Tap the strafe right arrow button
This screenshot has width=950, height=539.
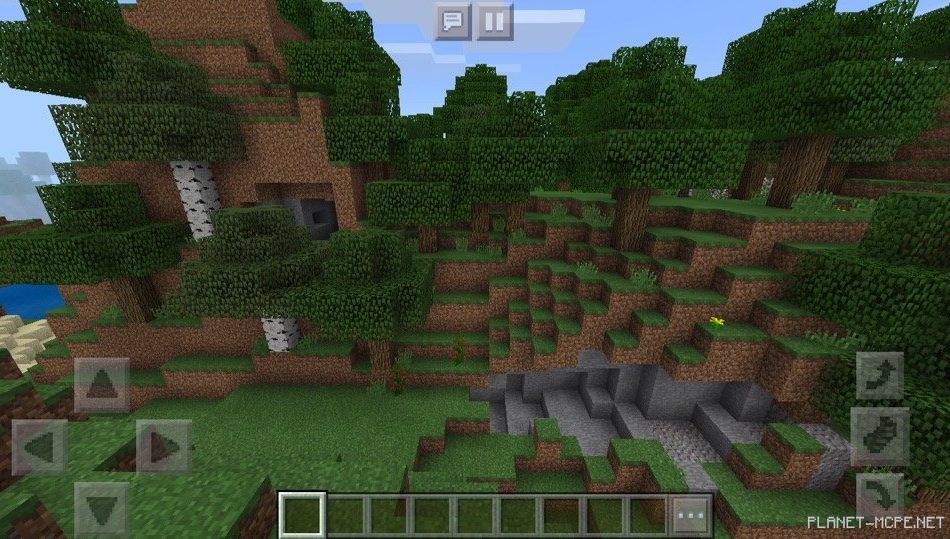click(163, 447)
